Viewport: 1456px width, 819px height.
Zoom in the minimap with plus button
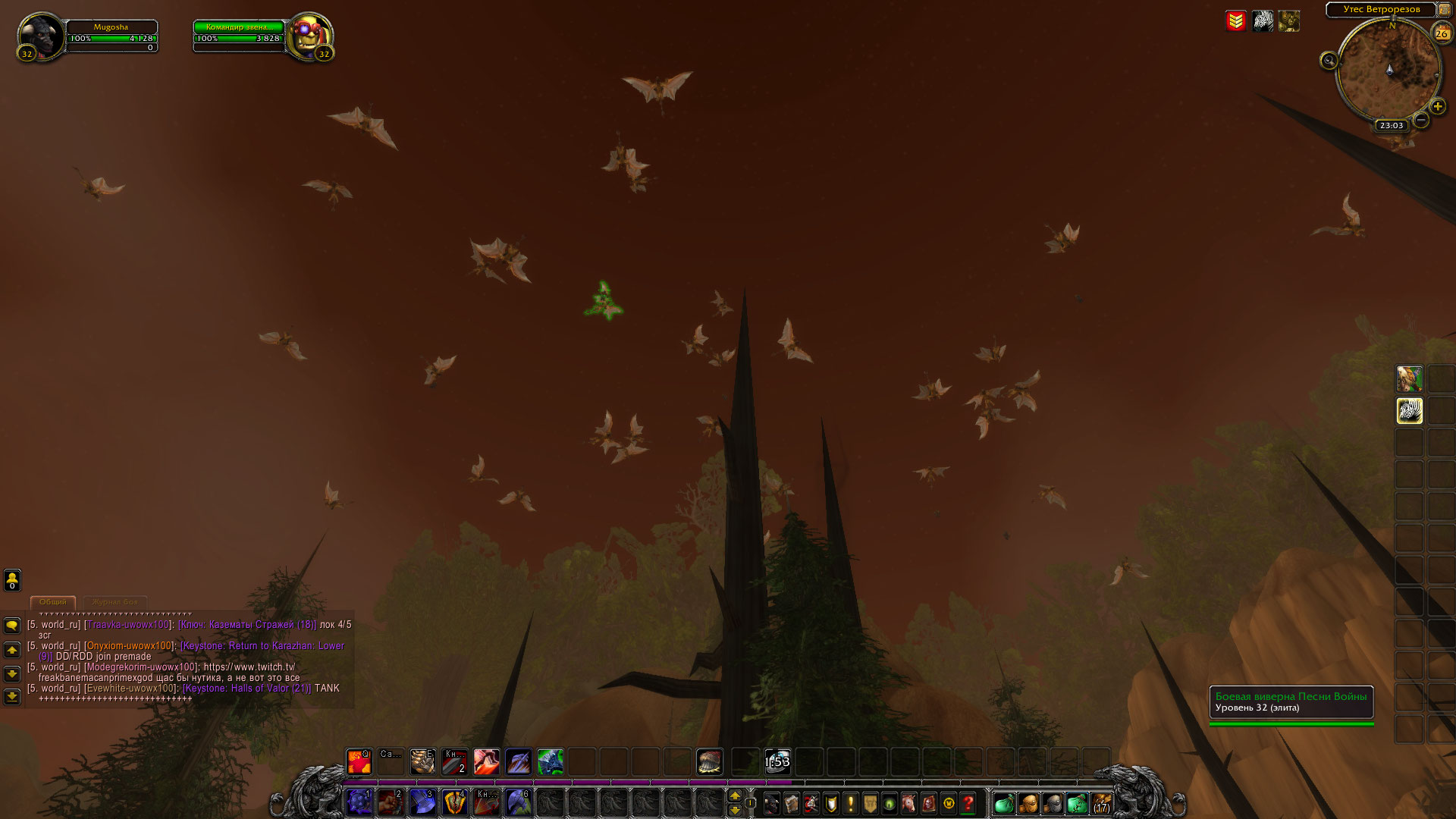coord(1437,107)
